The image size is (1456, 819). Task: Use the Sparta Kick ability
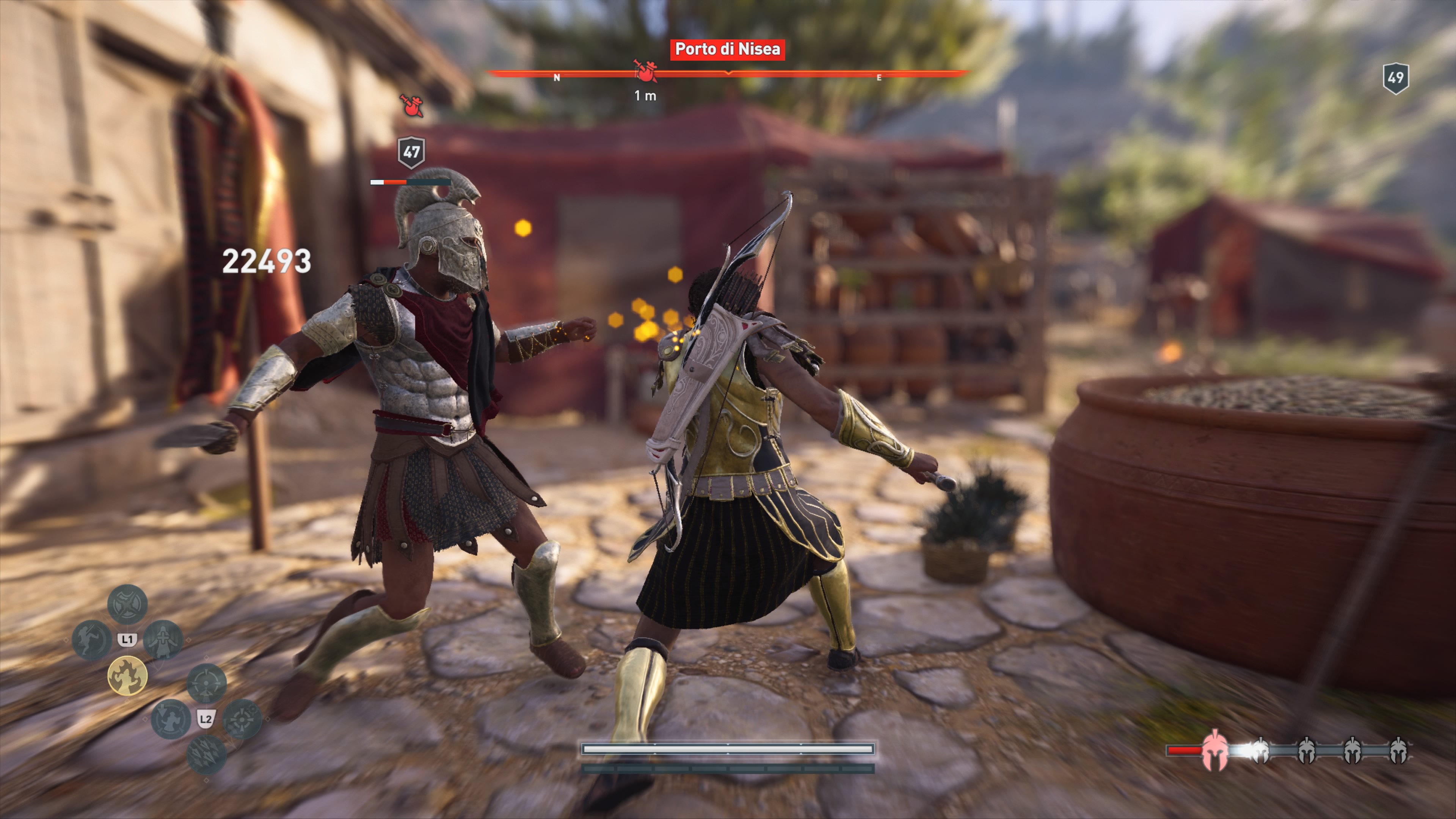point(91,640)
